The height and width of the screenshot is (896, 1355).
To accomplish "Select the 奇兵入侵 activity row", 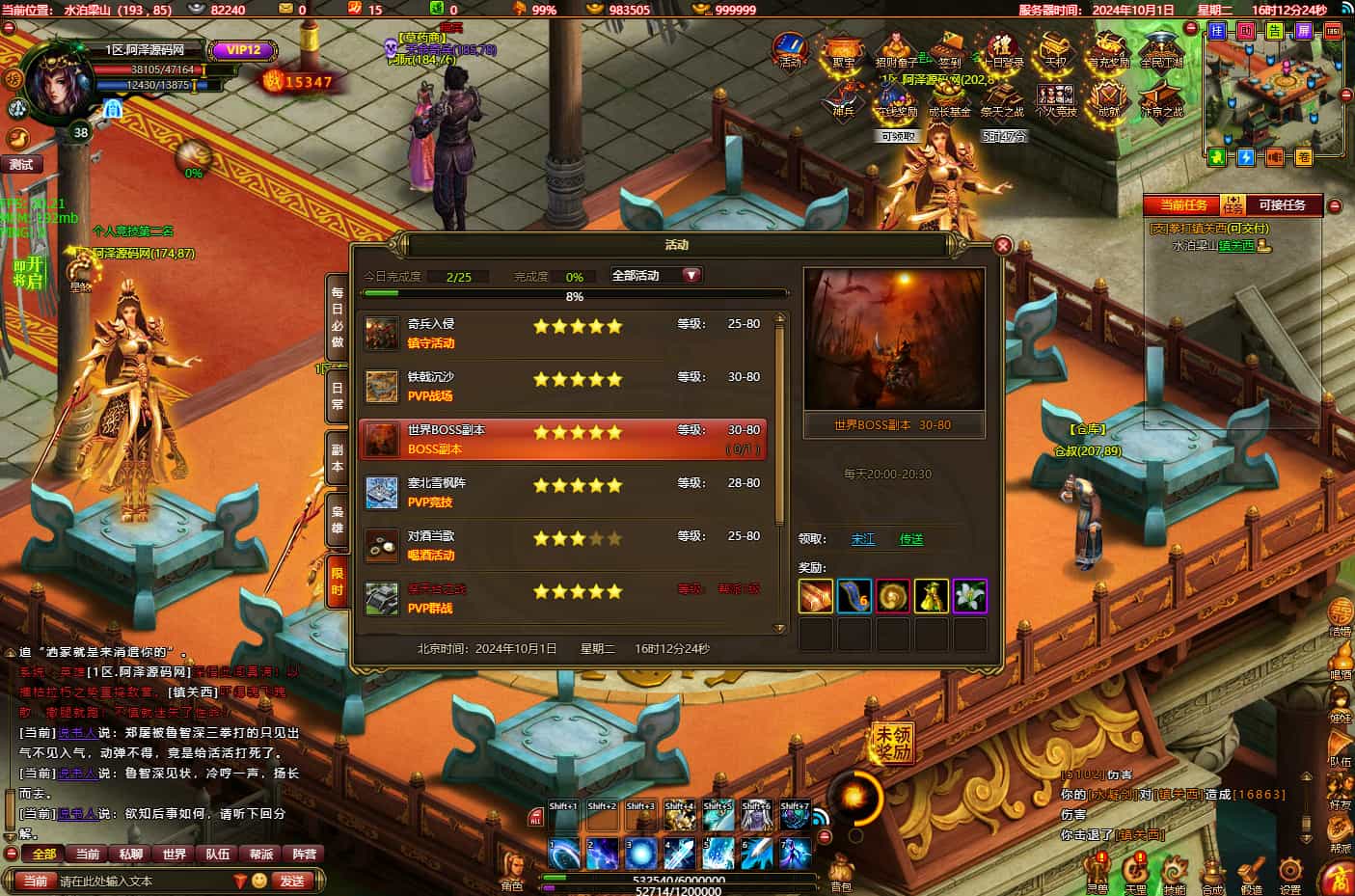I will pos(562,334).
